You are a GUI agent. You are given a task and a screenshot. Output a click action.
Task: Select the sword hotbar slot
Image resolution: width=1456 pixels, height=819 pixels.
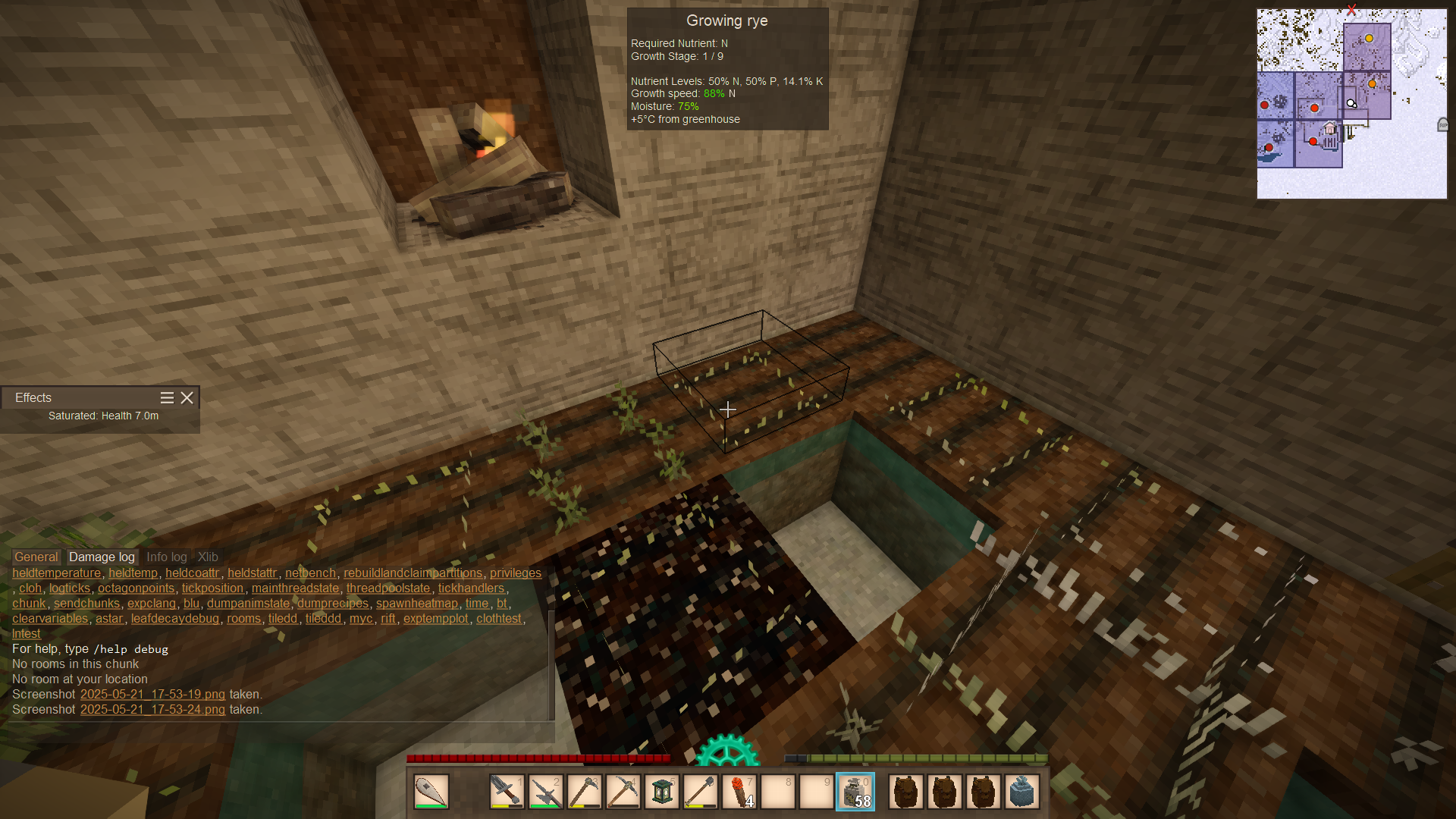507,792
